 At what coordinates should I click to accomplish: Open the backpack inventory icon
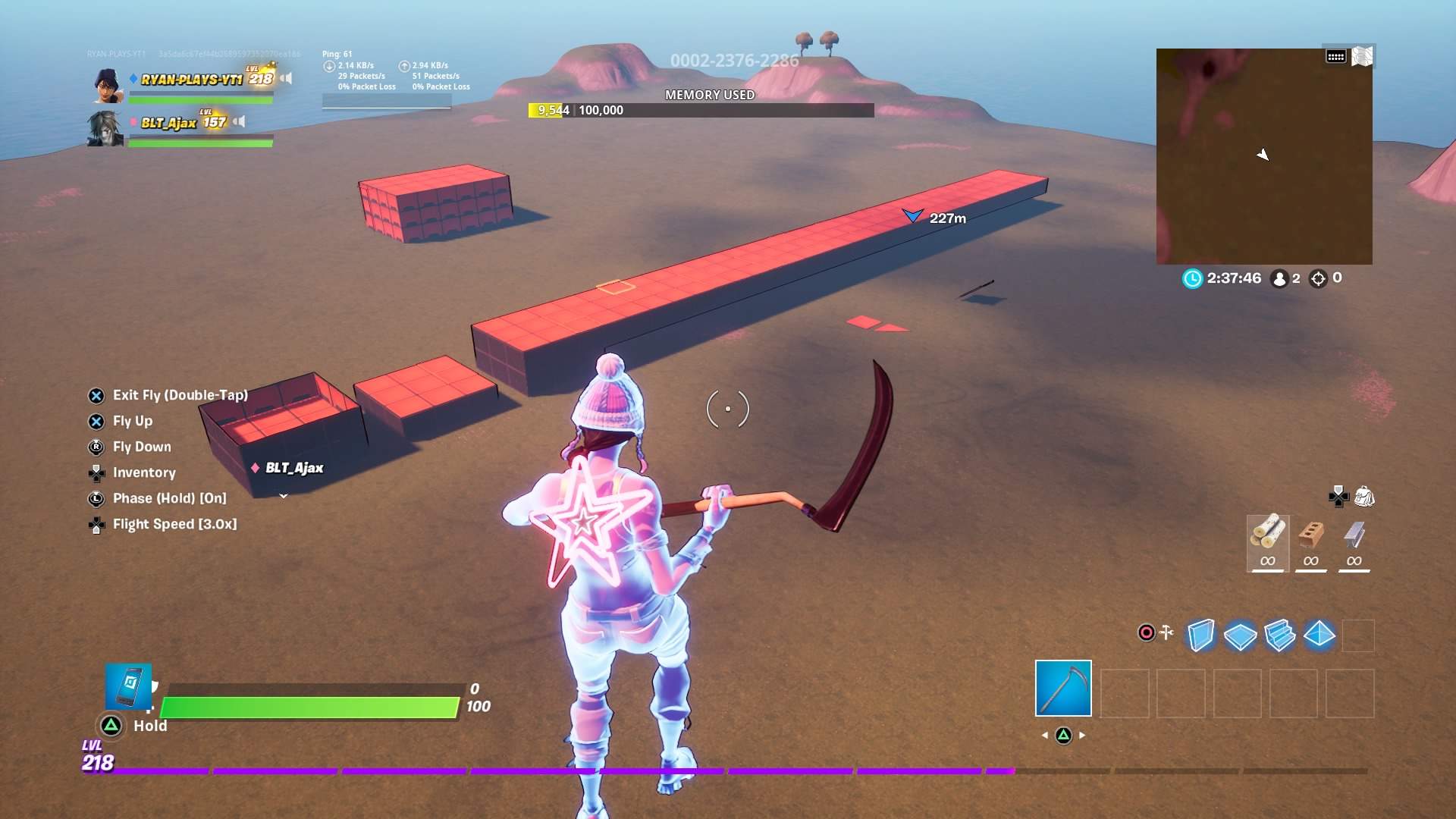(1364, 497)
